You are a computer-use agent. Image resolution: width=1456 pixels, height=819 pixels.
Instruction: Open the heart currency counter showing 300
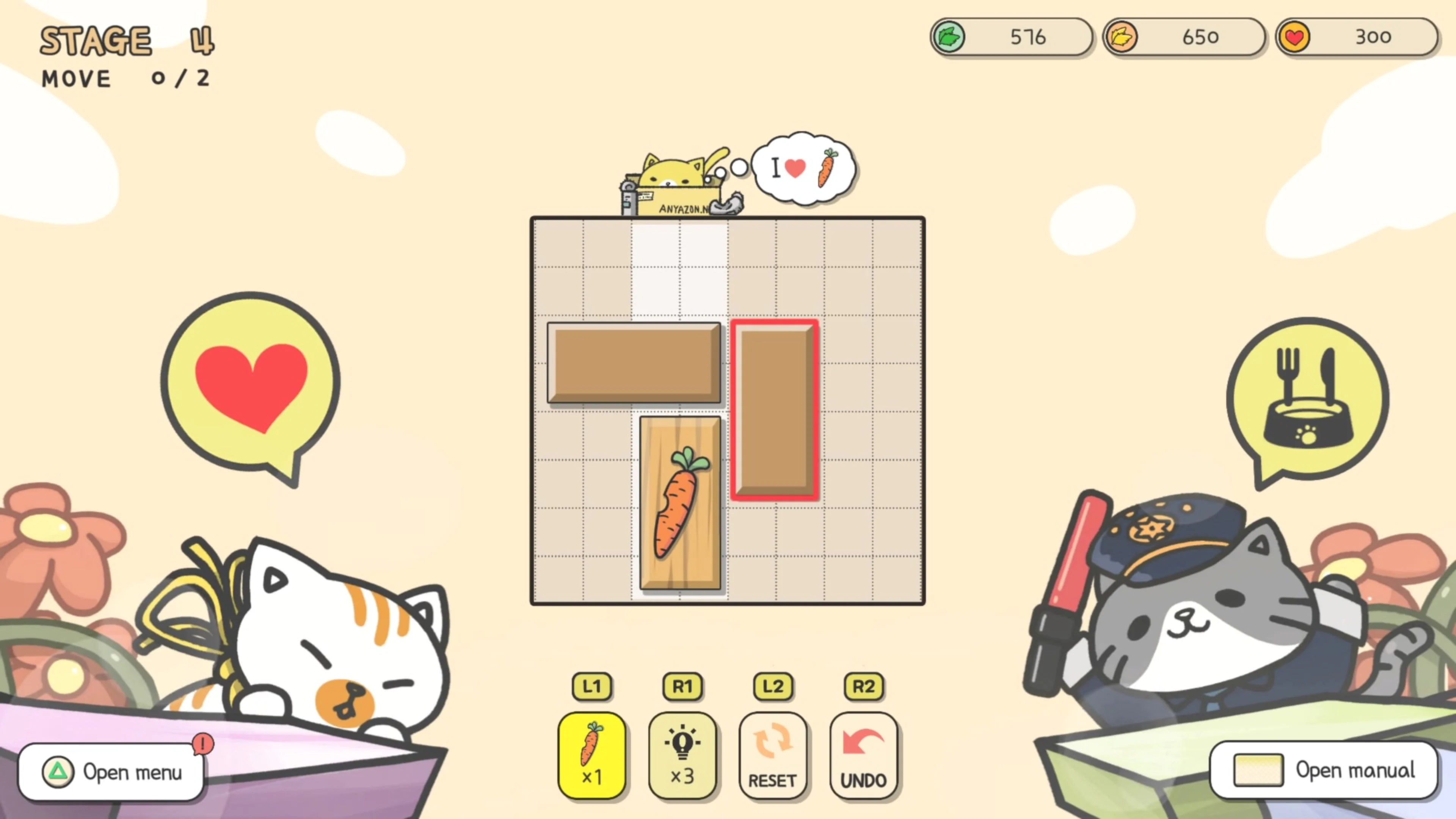tap(1357, 37)
